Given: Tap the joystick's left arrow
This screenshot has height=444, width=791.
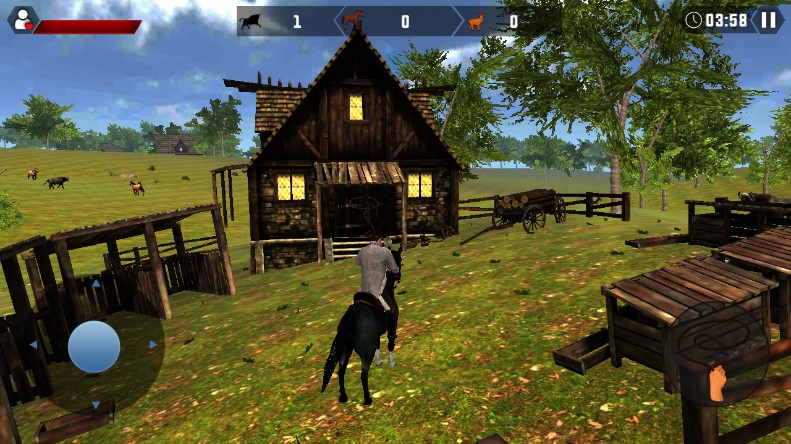Looking at the screenshot, I should click(x=32, y=345).
